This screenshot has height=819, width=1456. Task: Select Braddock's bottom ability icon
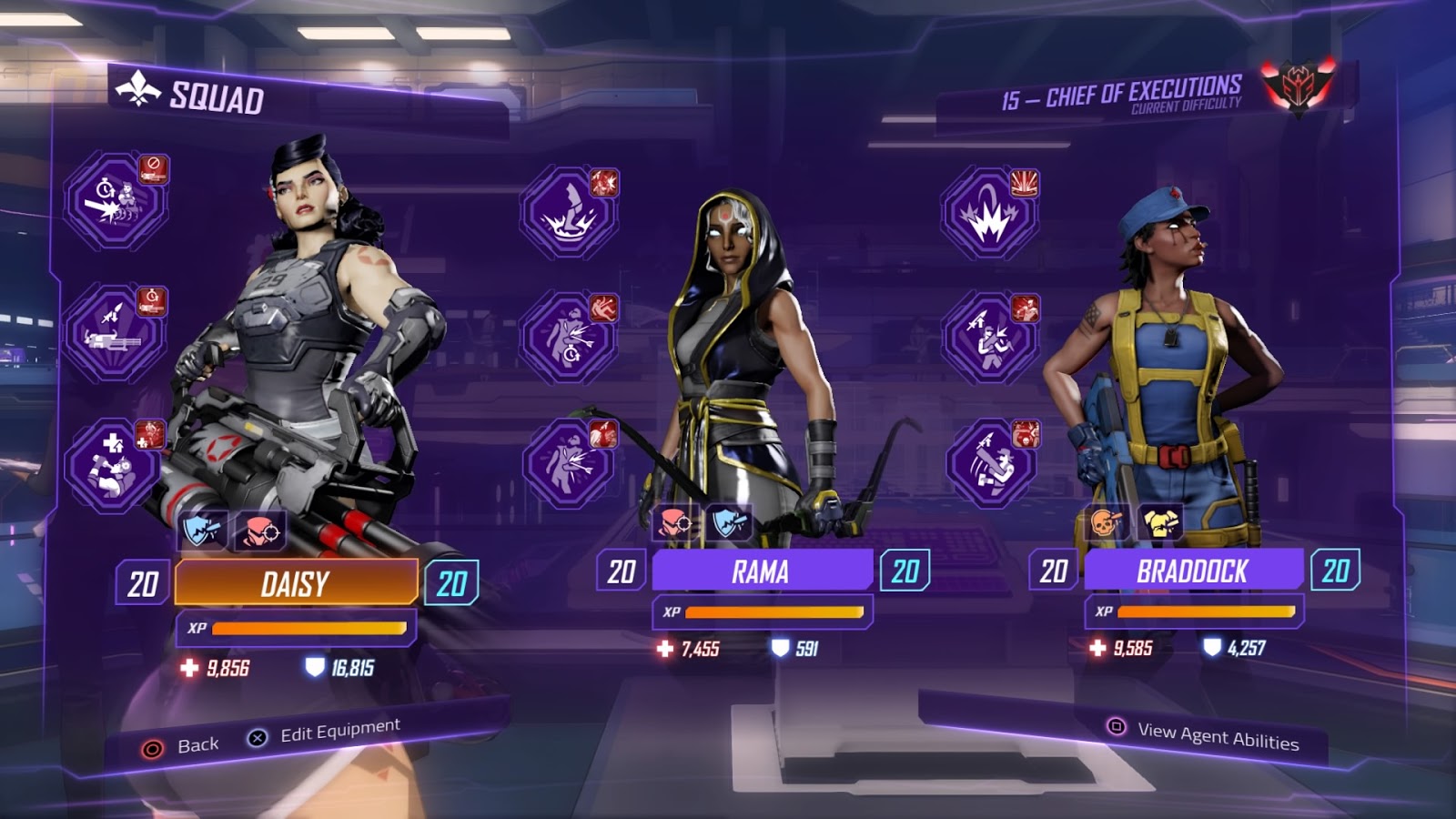click(x=990, y=462)
